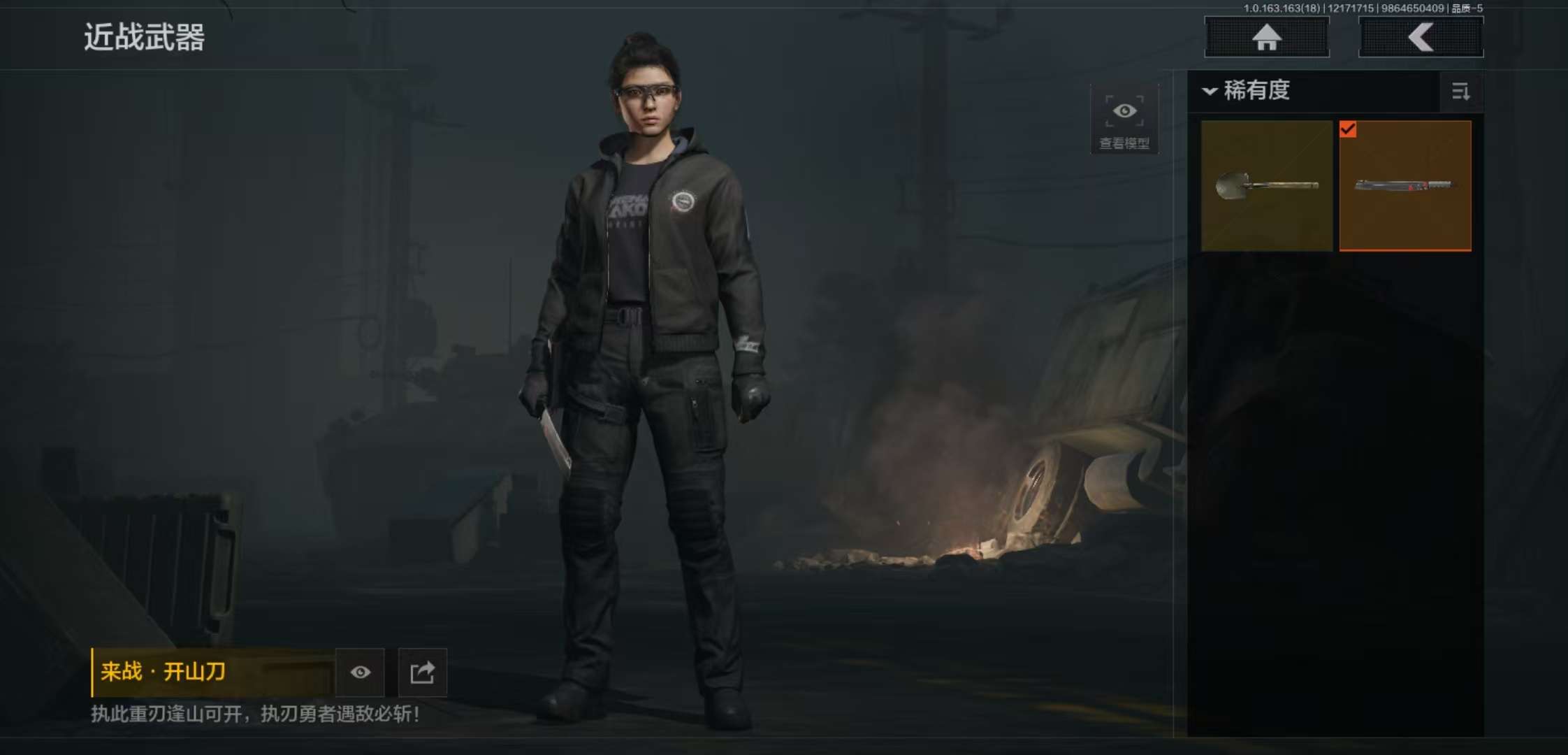Share the 来战·开山刀 weapon skin
The height and width of the screenshot is (755, 1568).
[x=422, y=673]
